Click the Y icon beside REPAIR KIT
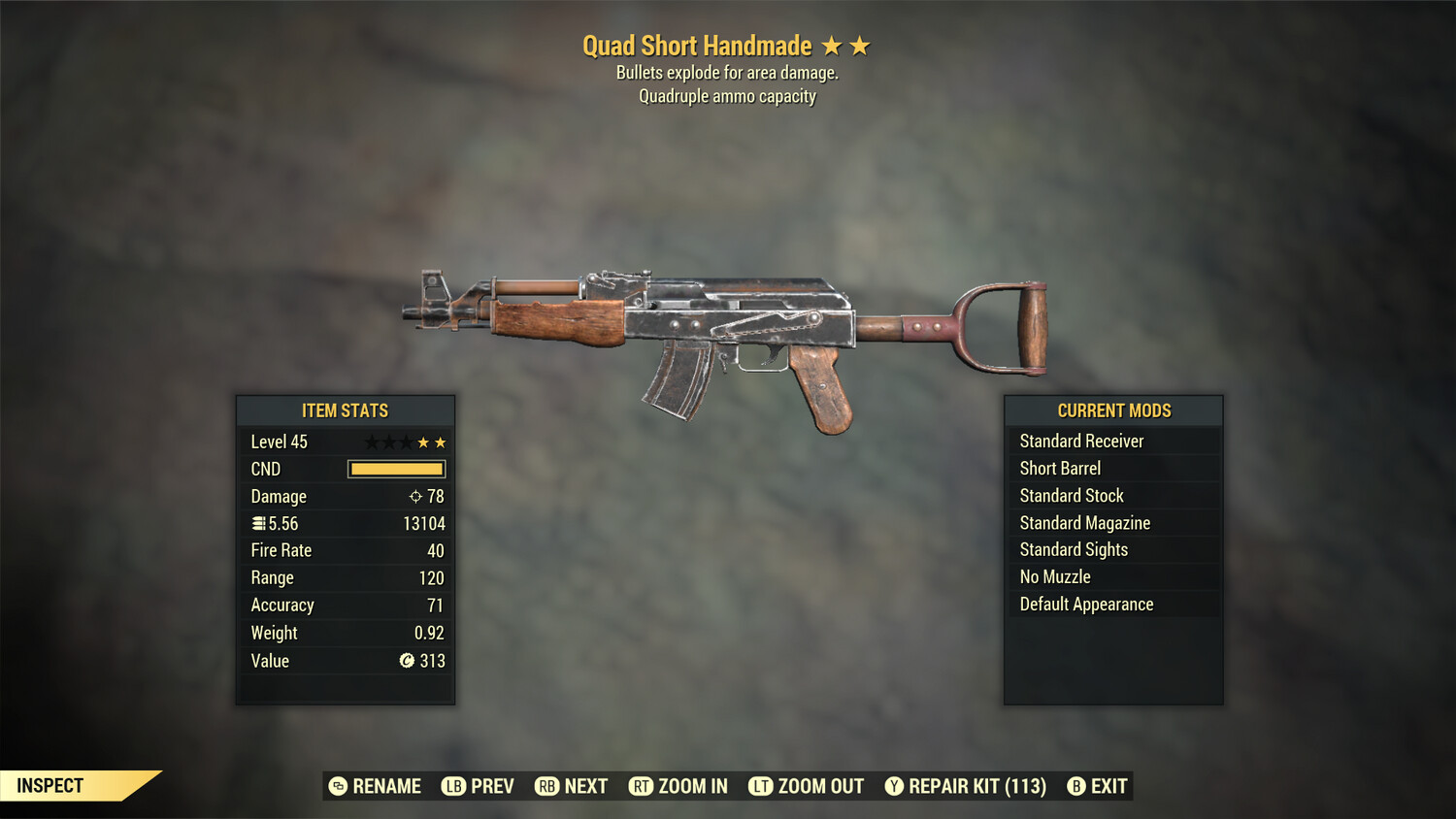 [893, 786]
